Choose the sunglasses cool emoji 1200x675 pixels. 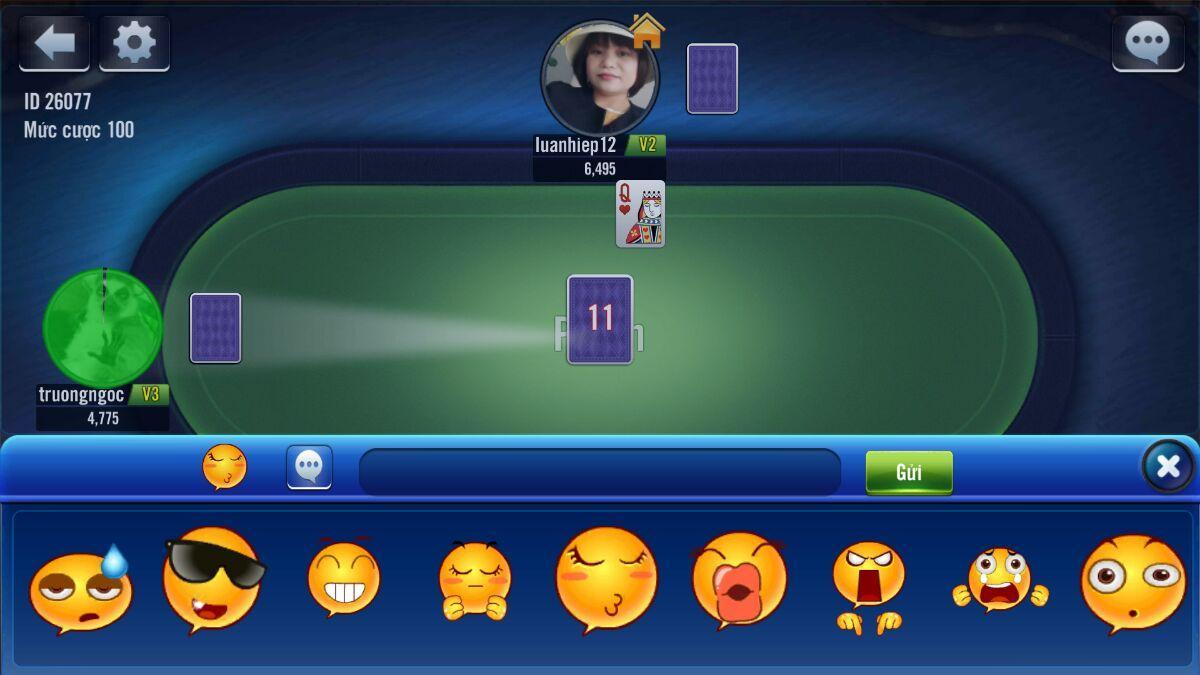tap(212, 580)
